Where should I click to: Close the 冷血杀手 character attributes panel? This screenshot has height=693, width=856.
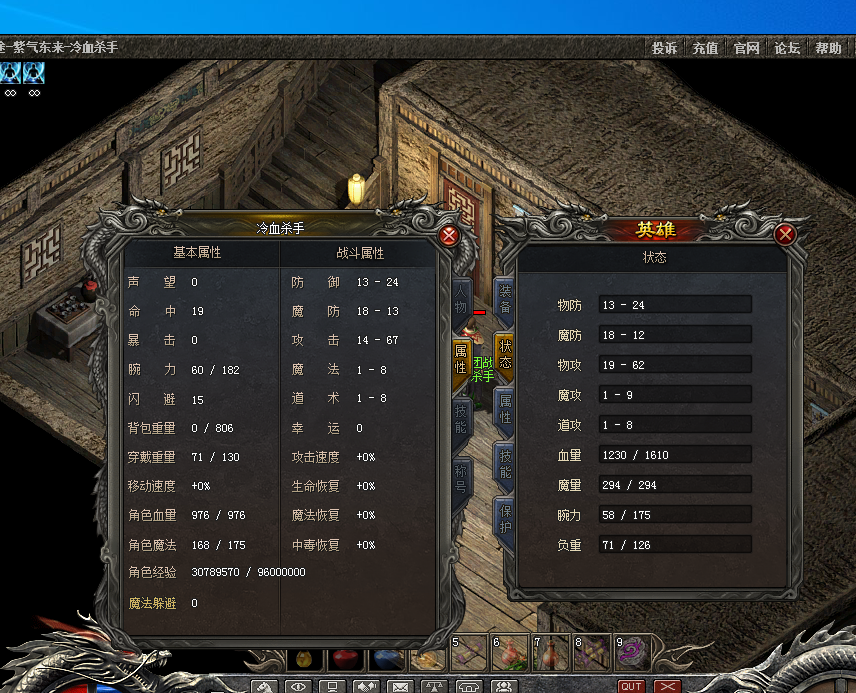(x=449, y=236)
